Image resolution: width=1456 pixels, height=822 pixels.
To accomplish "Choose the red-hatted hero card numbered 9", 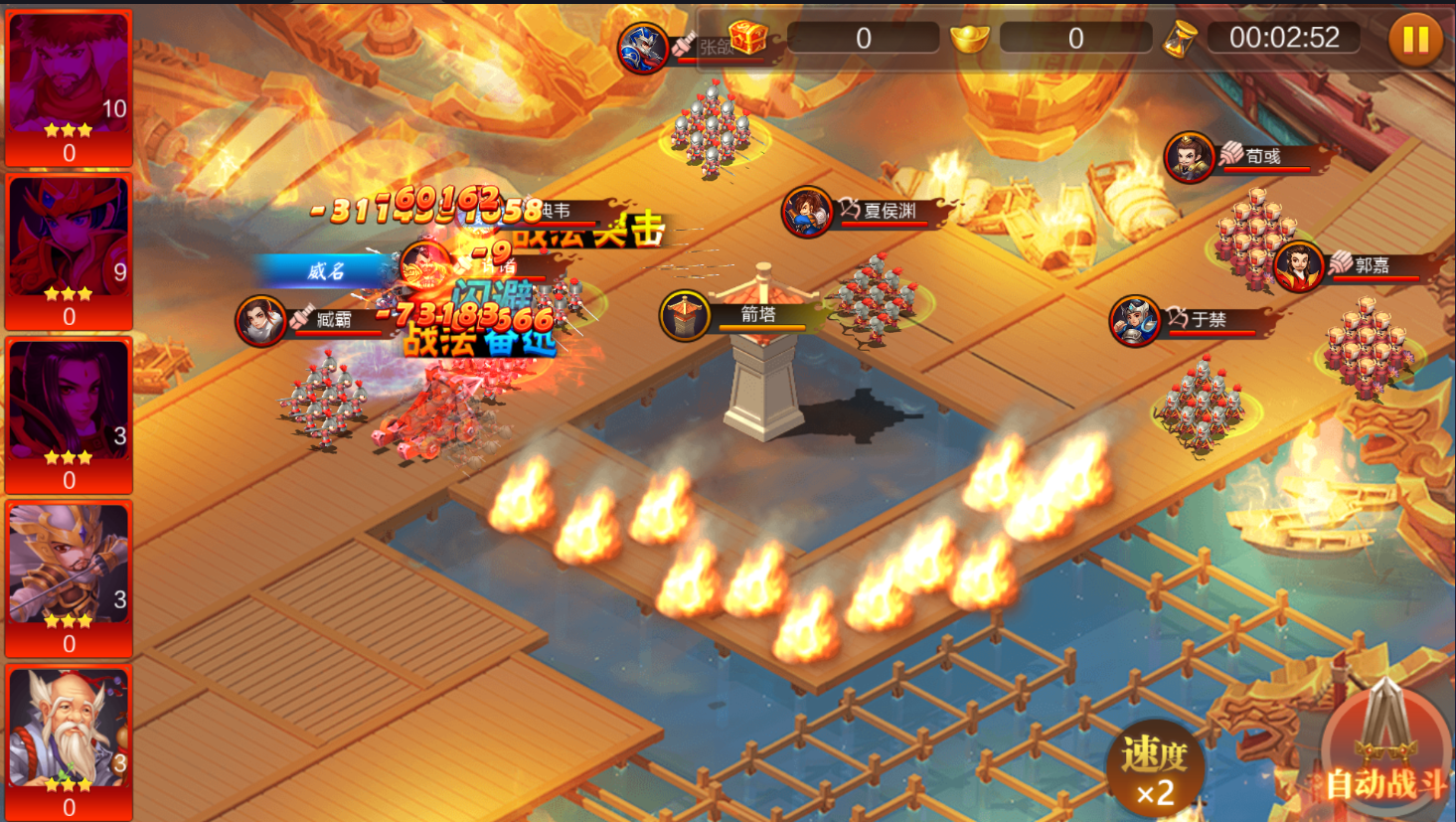I will click(x=69, y=251).
